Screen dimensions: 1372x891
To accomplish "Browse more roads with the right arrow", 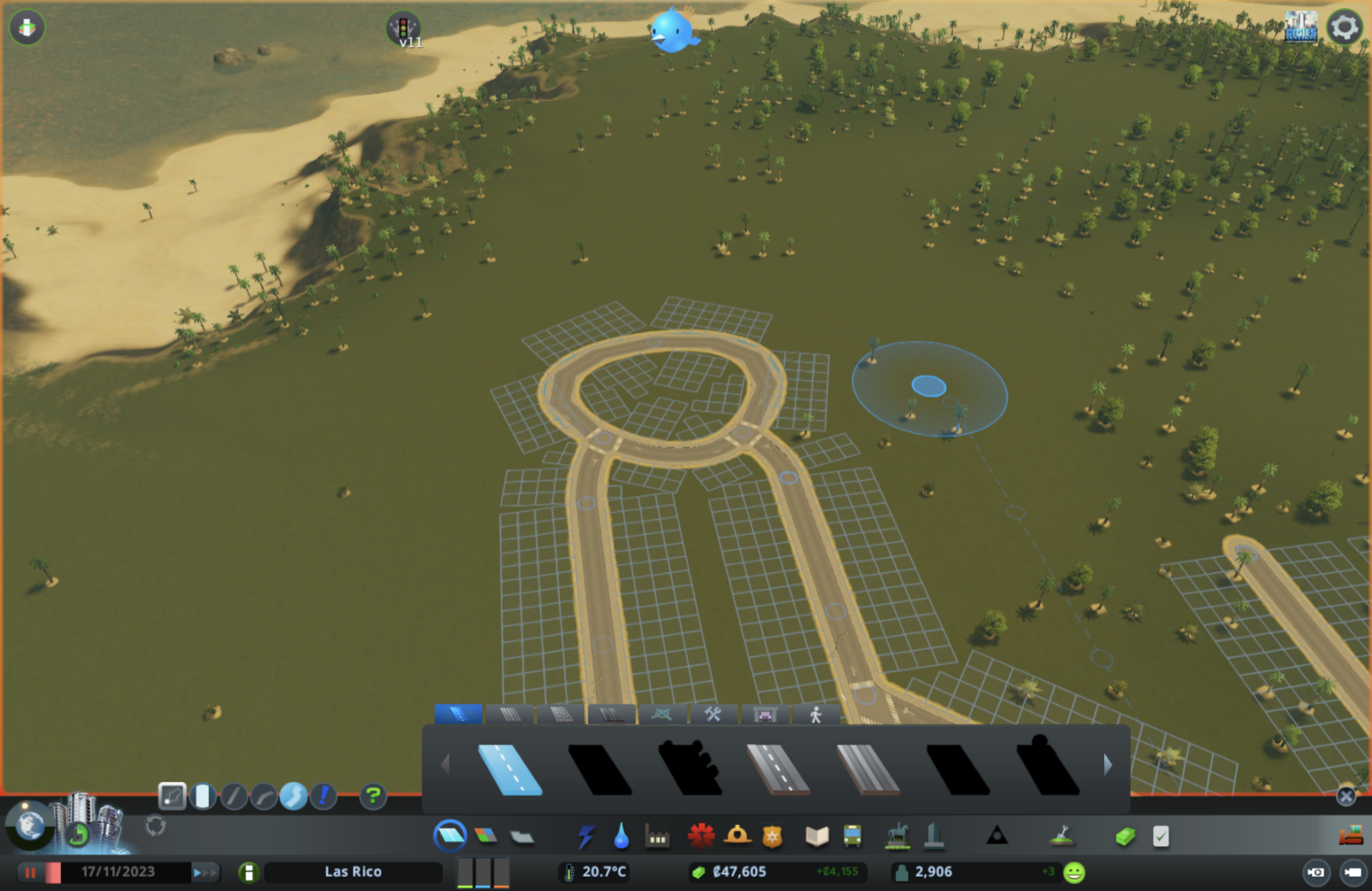I will [1108, 765].
